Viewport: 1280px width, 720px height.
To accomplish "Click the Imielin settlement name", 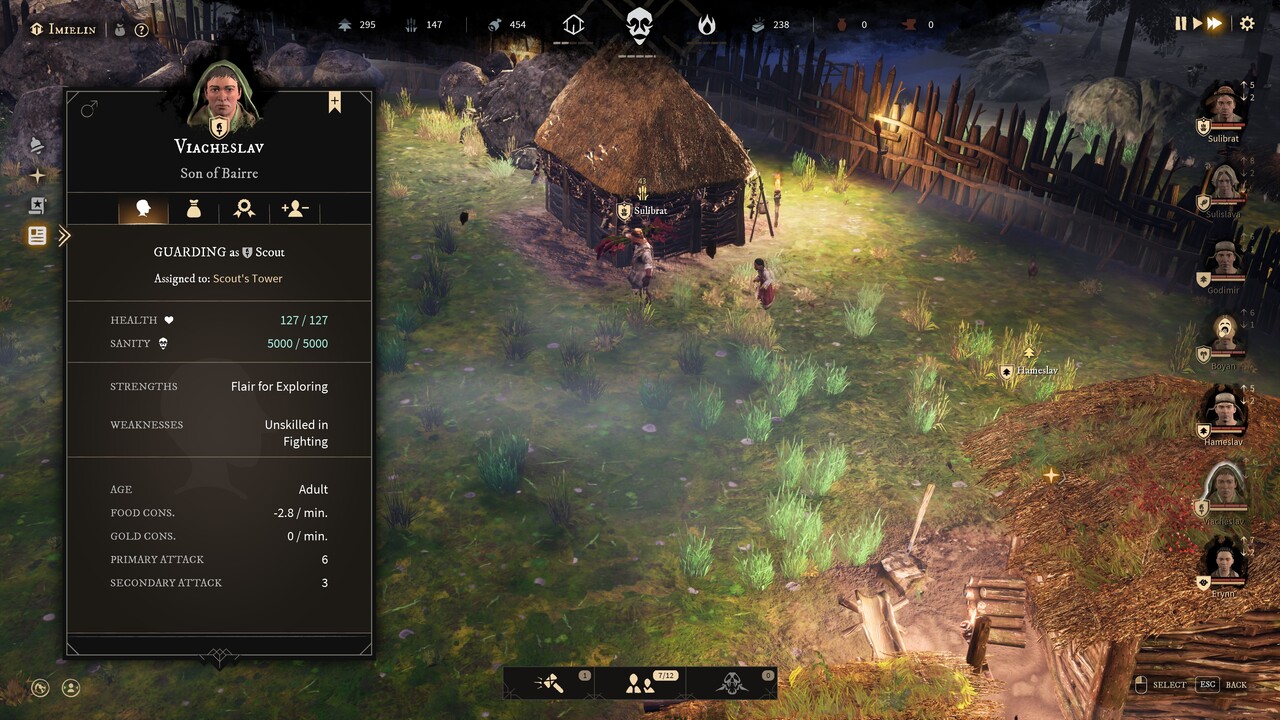I will [71, 29].
